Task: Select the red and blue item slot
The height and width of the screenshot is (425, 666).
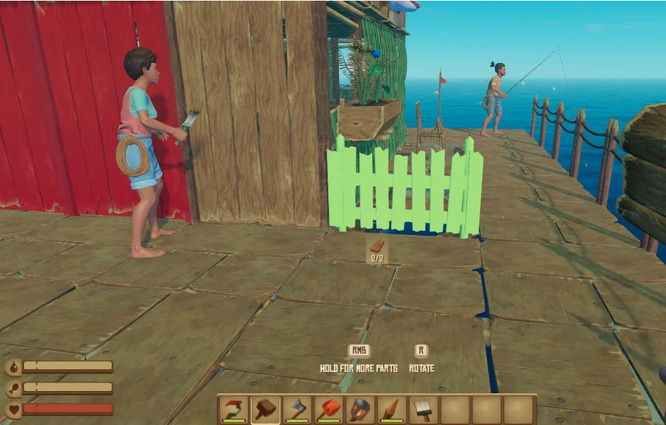Action: (x=360, y=409)
